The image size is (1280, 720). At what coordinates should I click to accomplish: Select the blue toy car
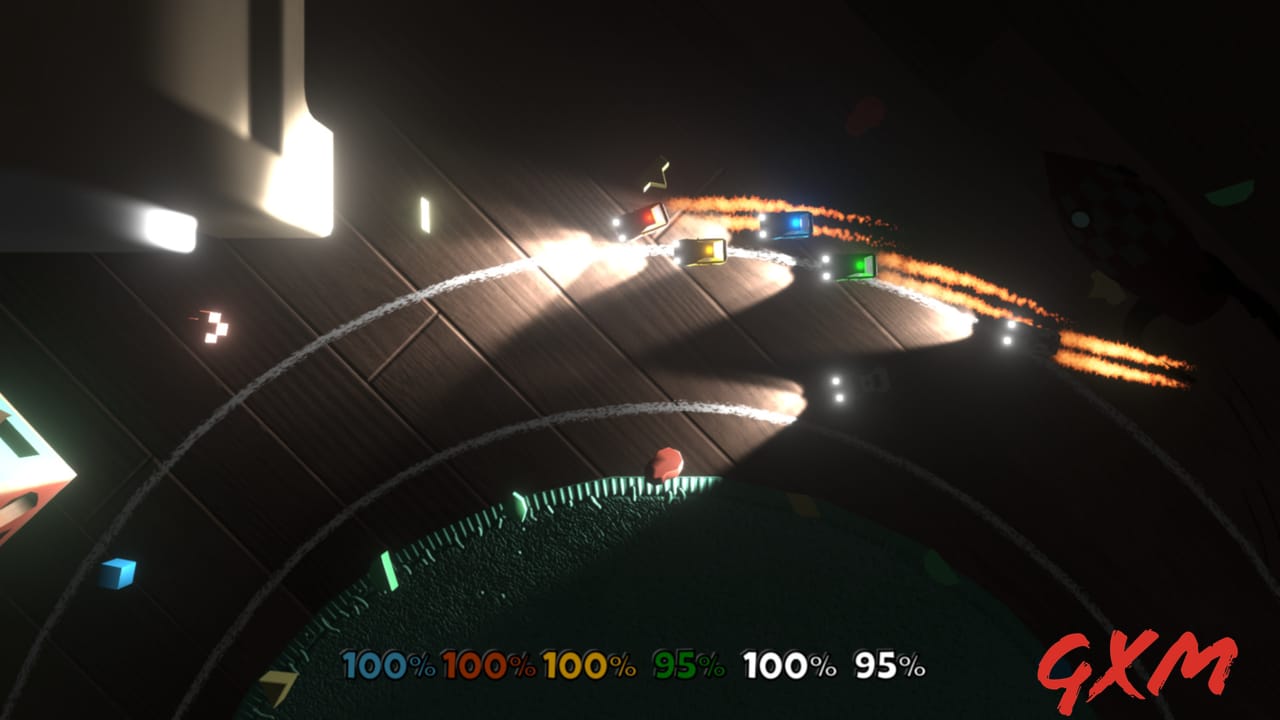click(789, 227)
